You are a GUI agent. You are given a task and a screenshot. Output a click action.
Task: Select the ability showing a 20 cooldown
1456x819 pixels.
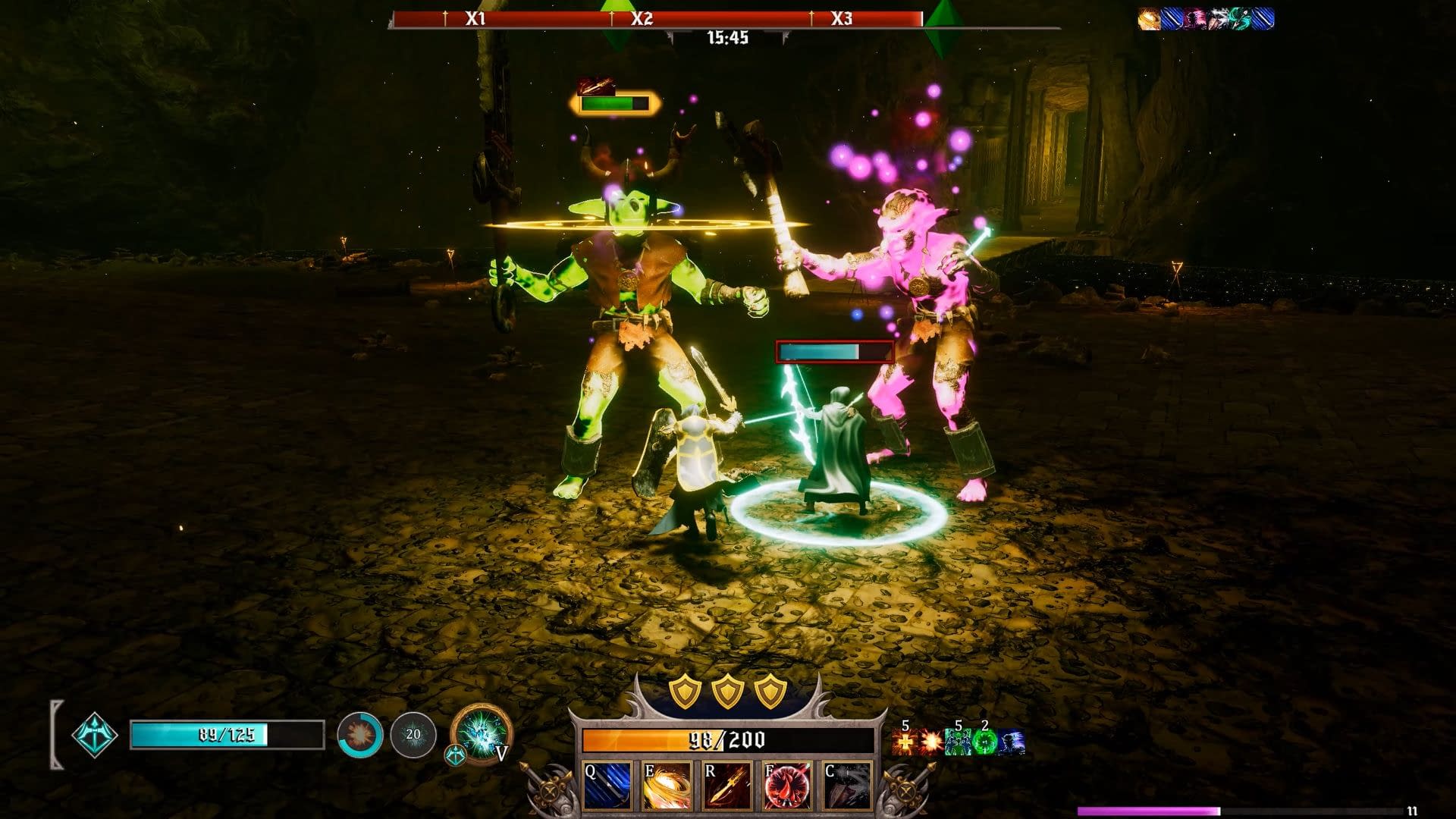pos(413,734)
